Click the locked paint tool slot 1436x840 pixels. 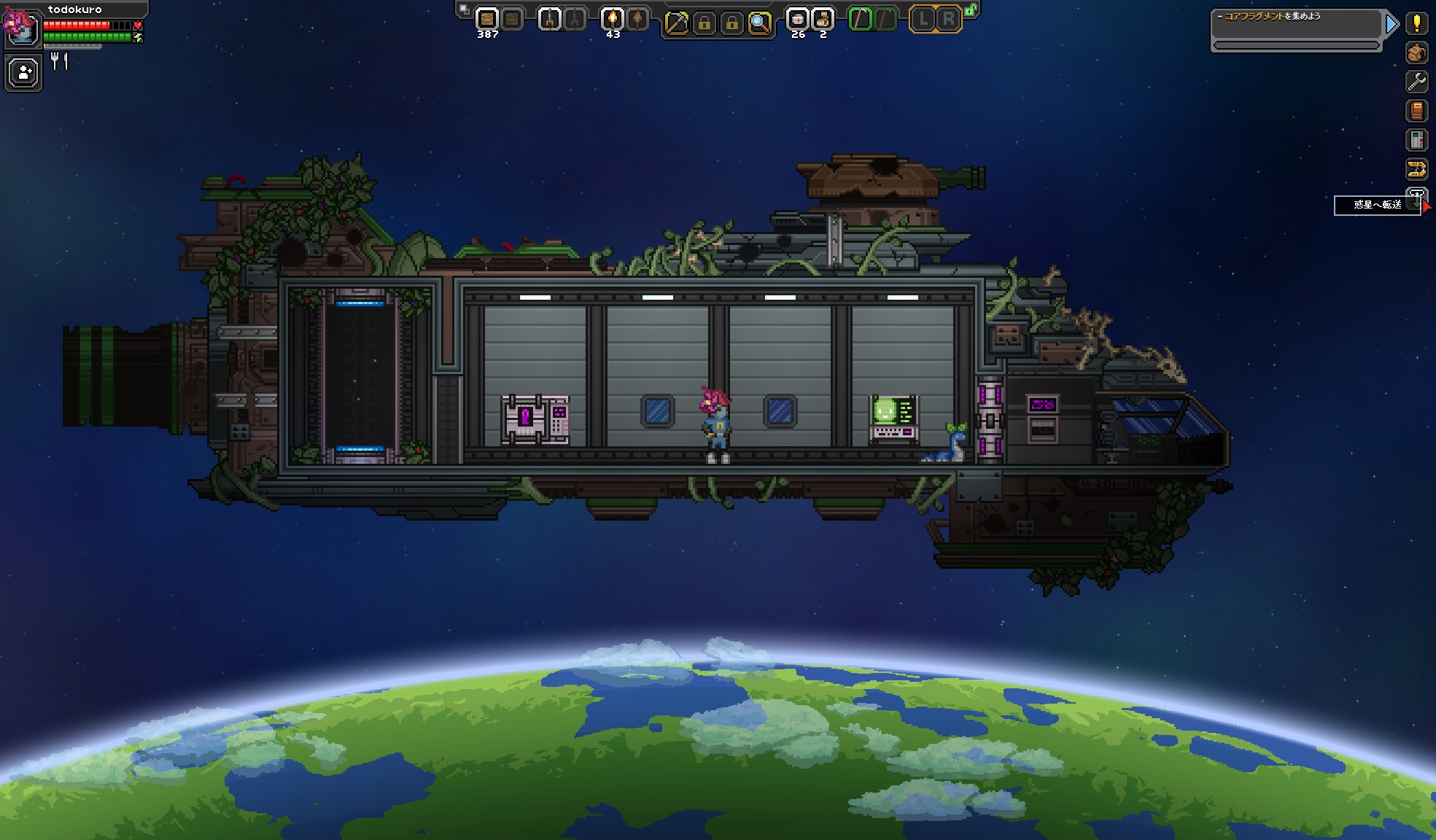pyautogui.click(x=731, y=20)
